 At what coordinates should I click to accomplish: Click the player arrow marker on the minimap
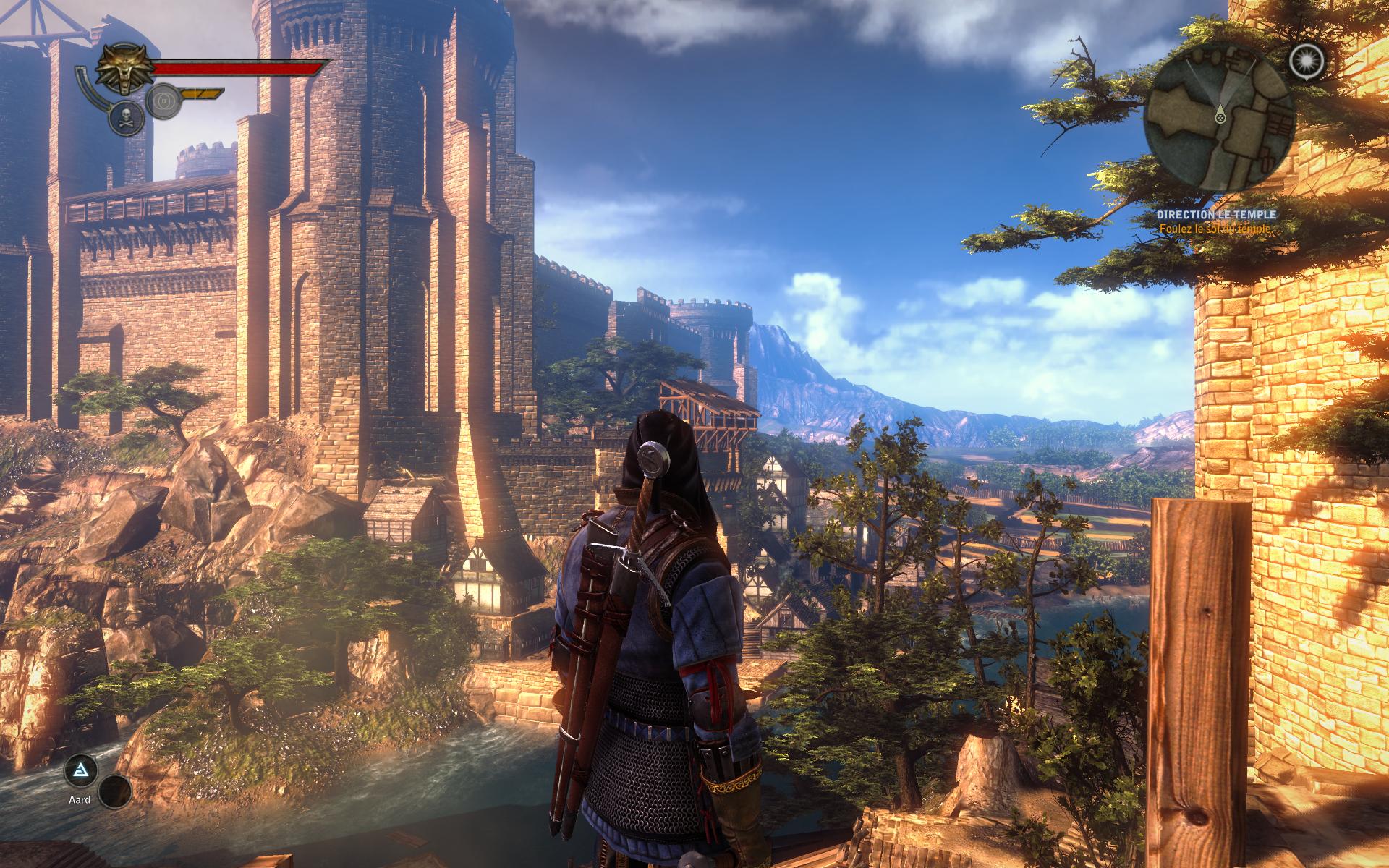1220,117
